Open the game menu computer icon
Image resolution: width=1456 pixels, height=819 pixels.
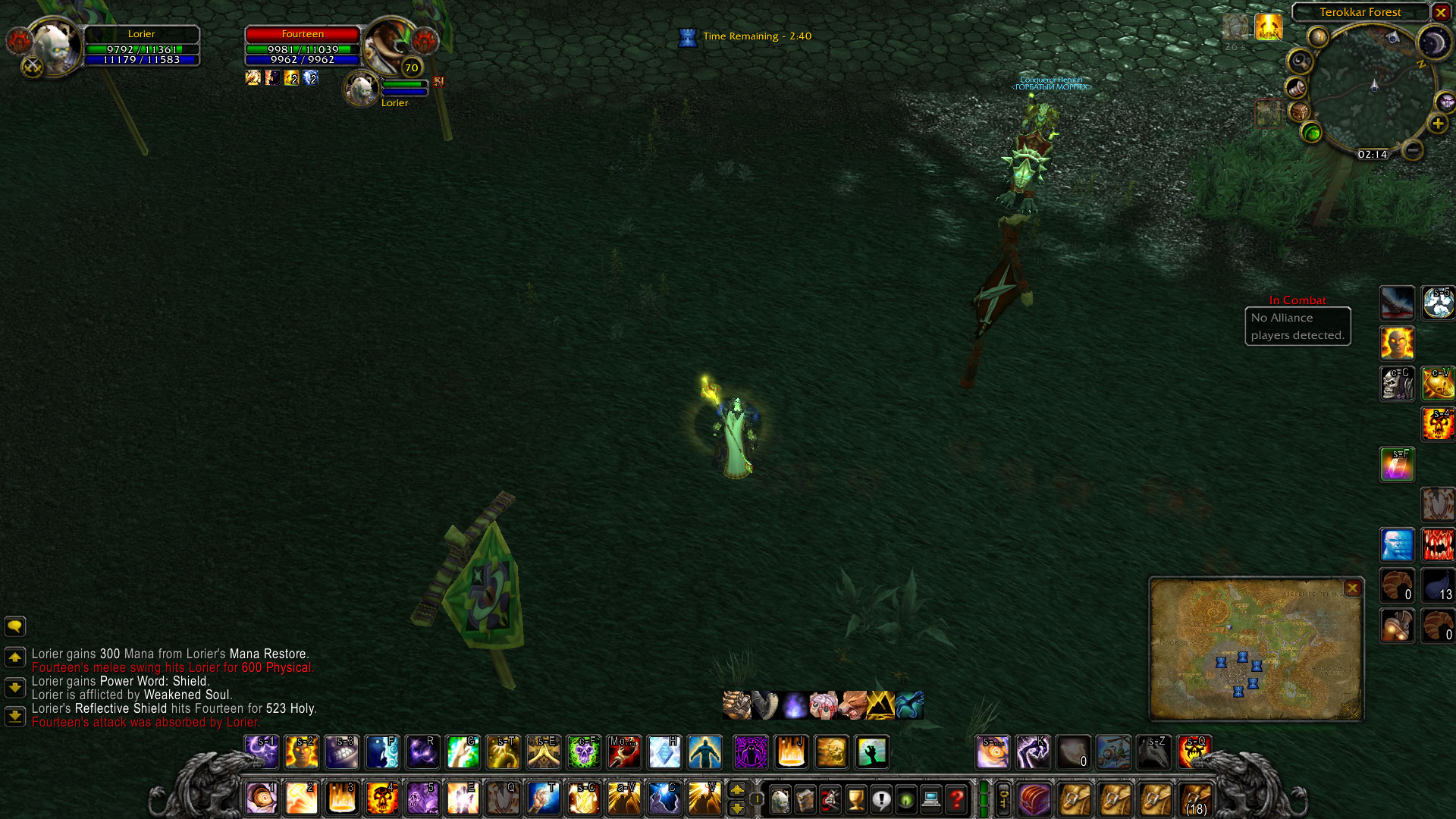931,799
